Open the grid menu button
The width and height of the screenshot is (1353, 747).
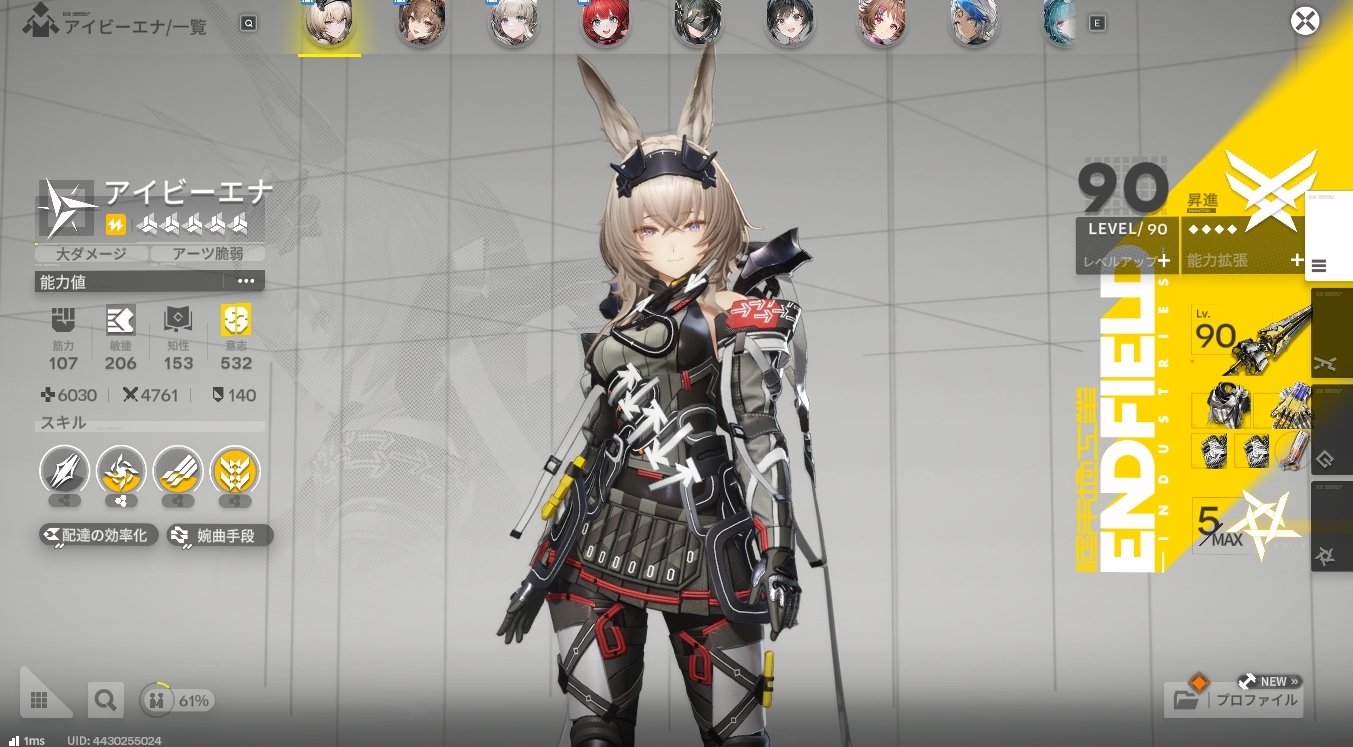pyautogui.click(x=40, y=700)
